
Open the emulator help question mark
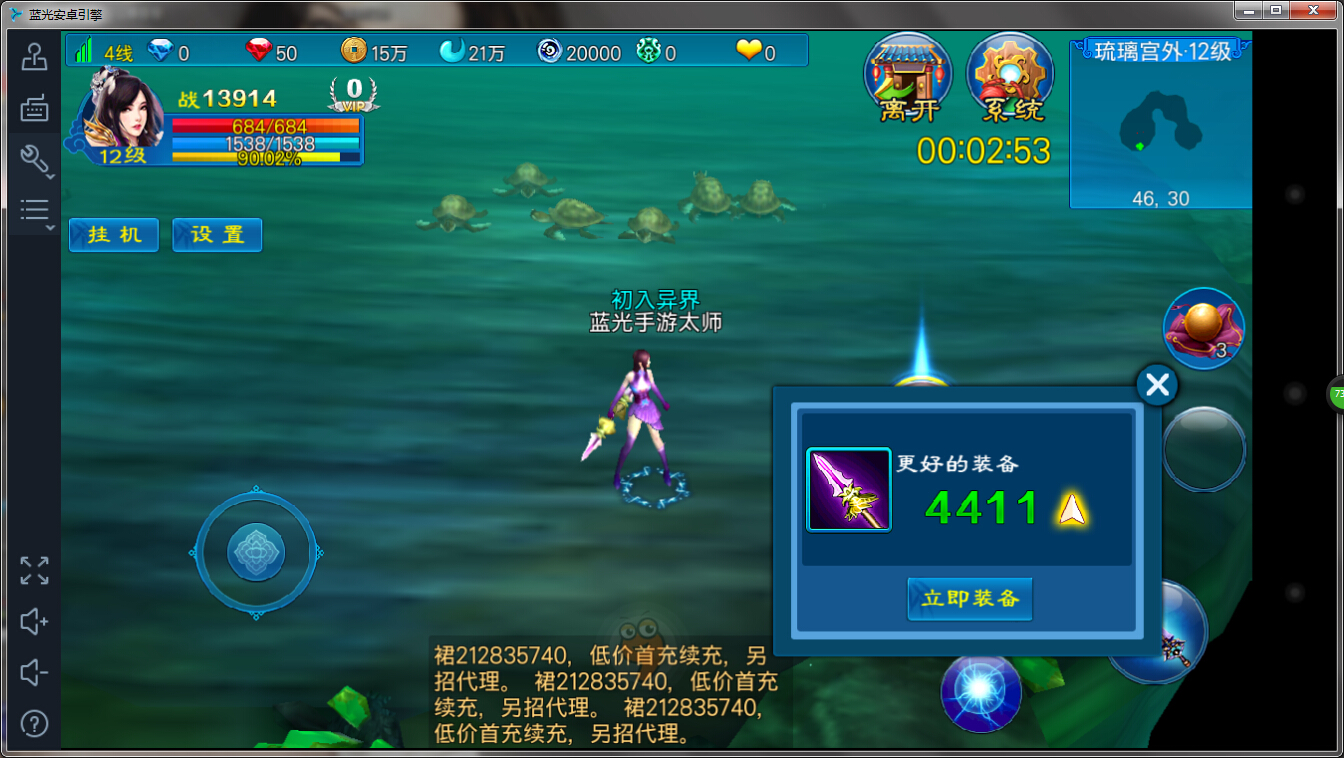[34, 723]
